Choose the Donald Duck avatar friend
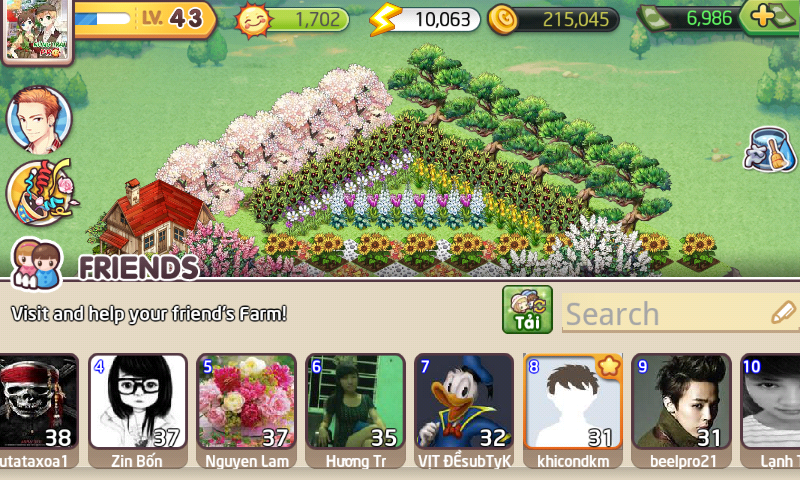This screenshot has width=800, height=480. [464, 402]
